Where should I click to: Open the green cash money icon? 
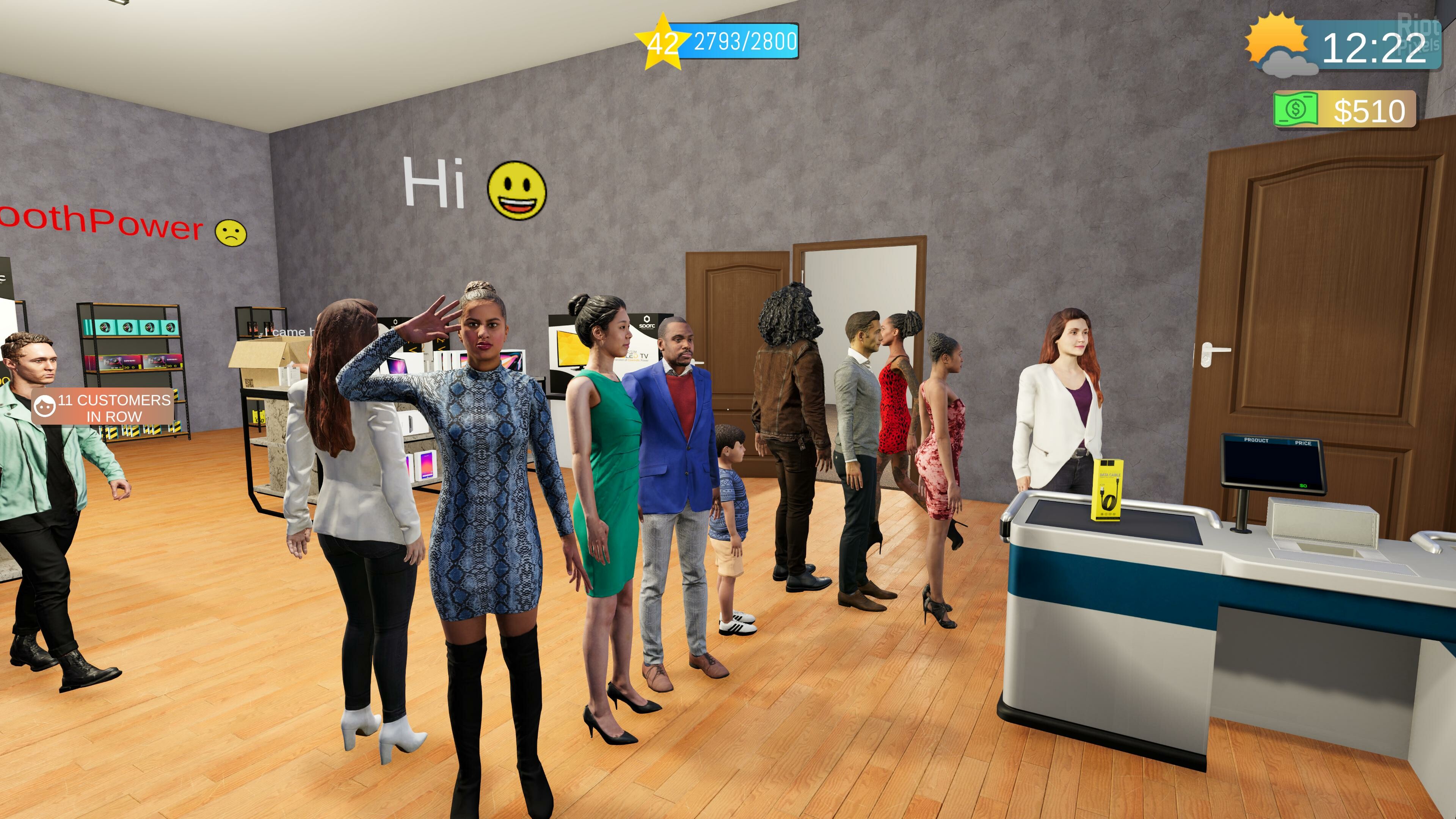tap(1296, 109)
